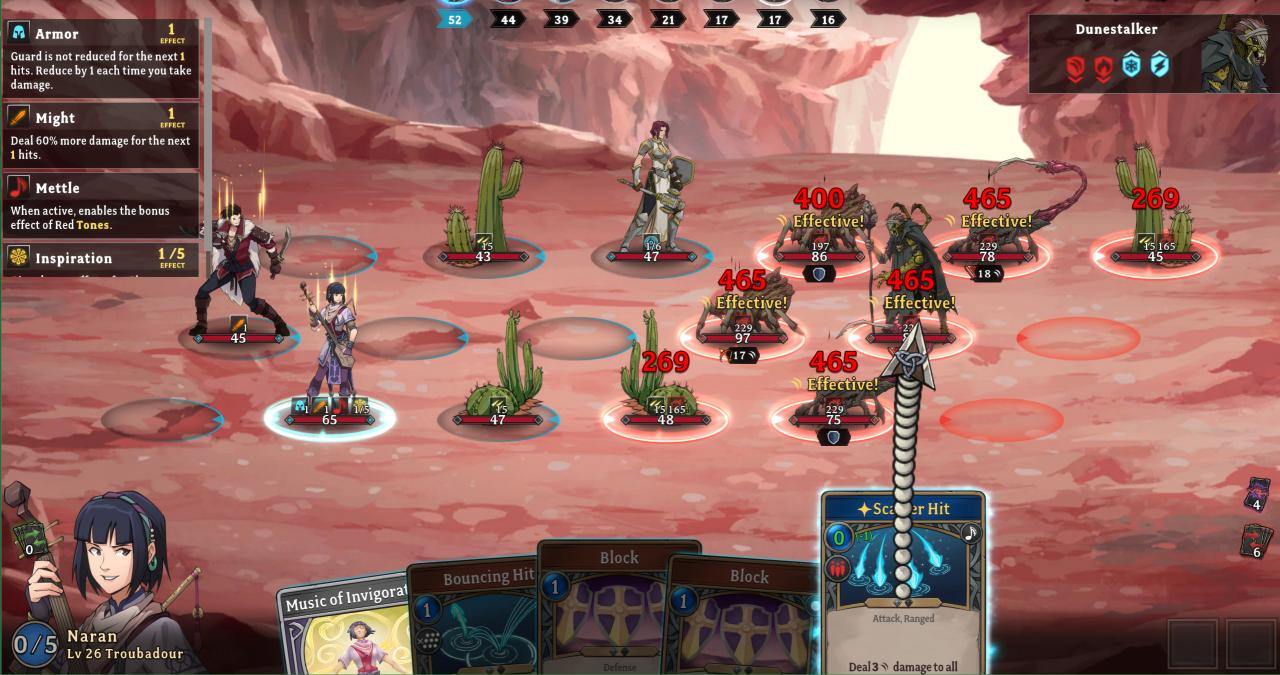
Task: Select the active turn marker showing 52
Action: 454,19
